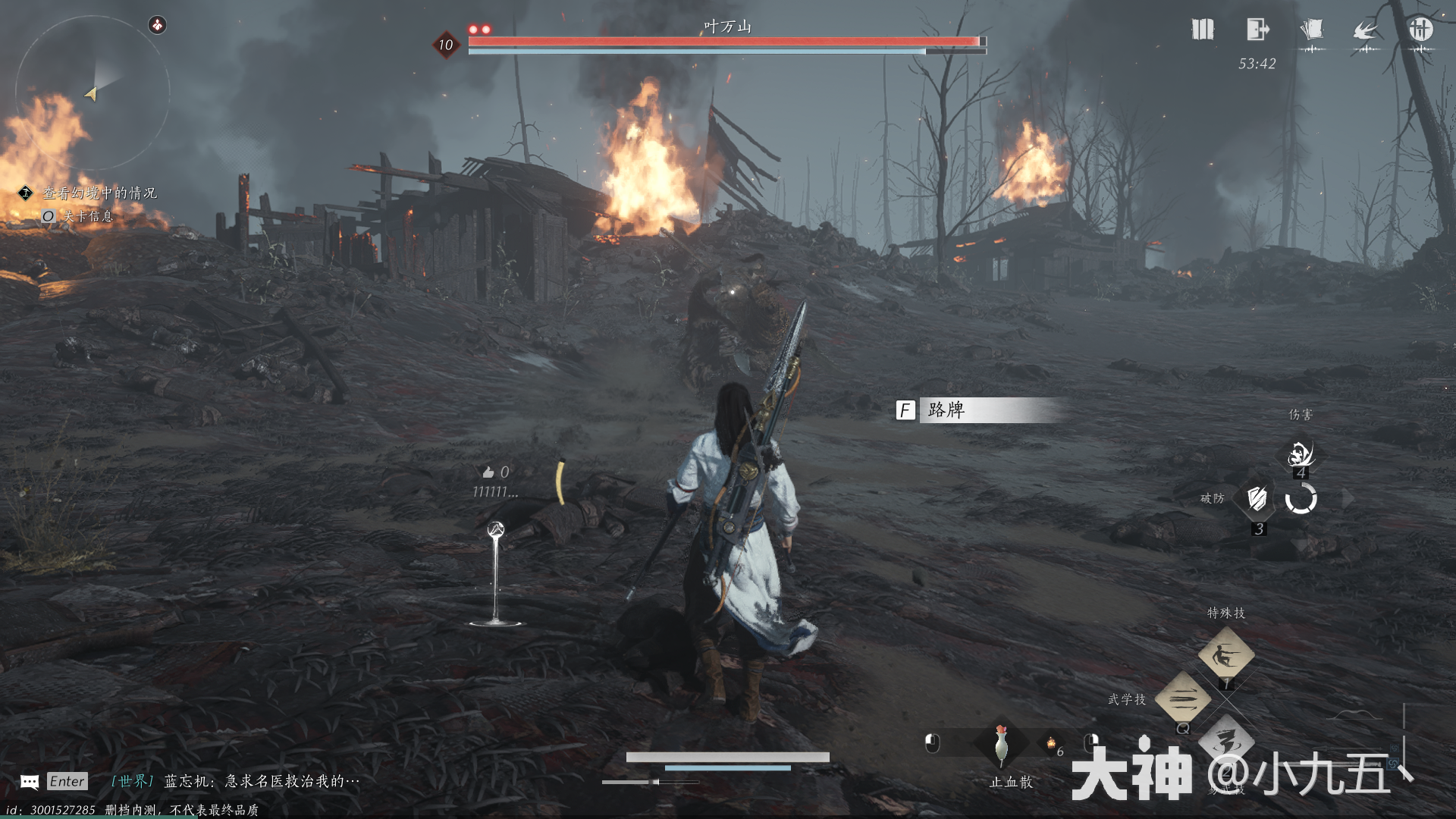
Task: Open the stacked cards icon
Action: [1311, 30]
